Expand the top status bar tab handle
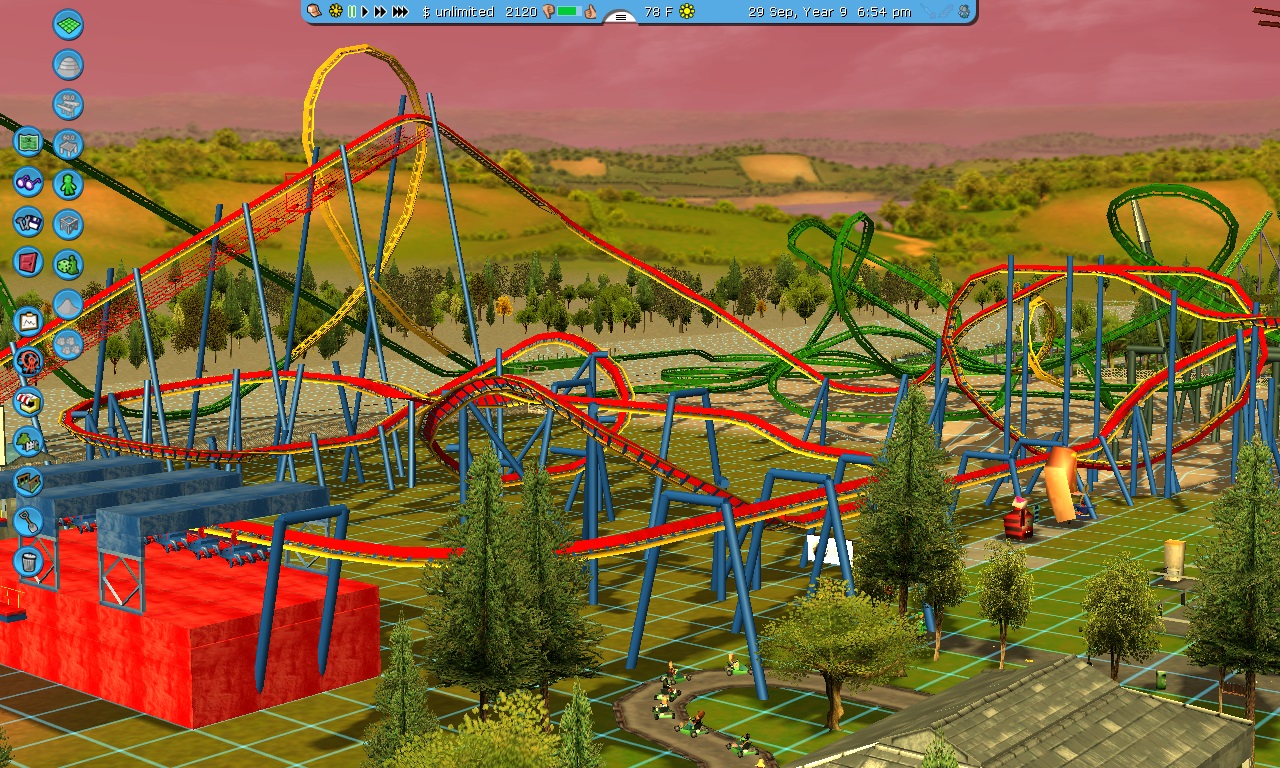1280x768 pixels. [621, 16]
